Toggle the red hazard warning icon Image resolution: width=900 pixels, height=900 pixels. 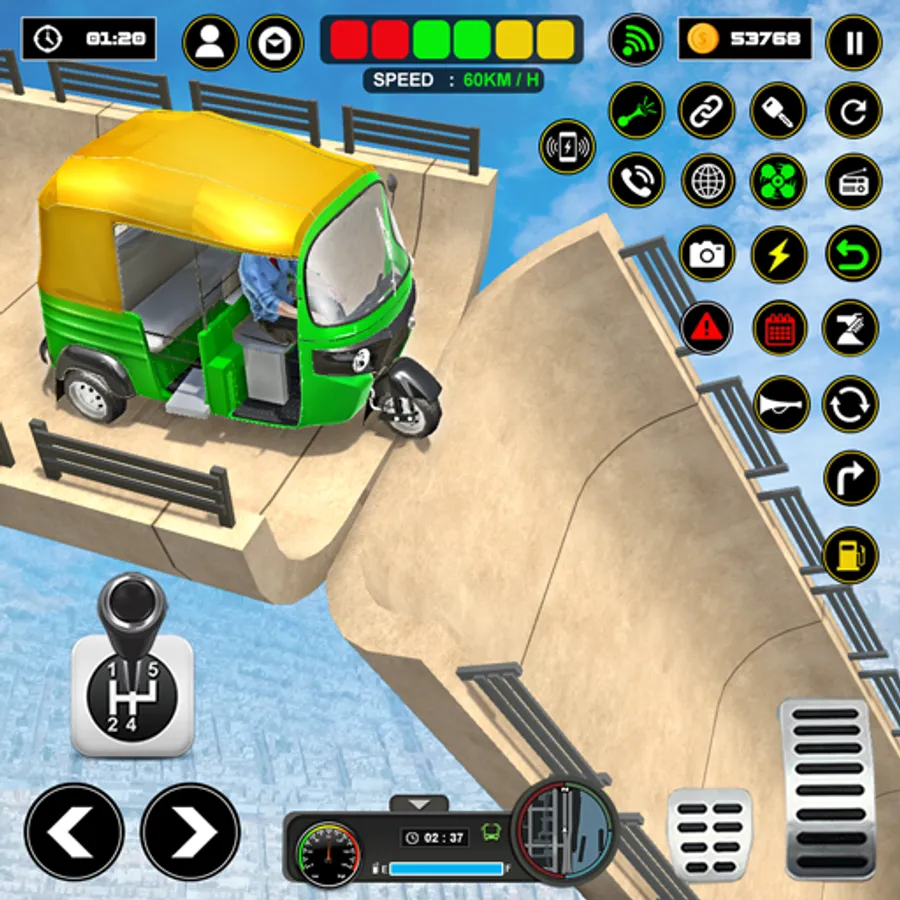point(707,327)
